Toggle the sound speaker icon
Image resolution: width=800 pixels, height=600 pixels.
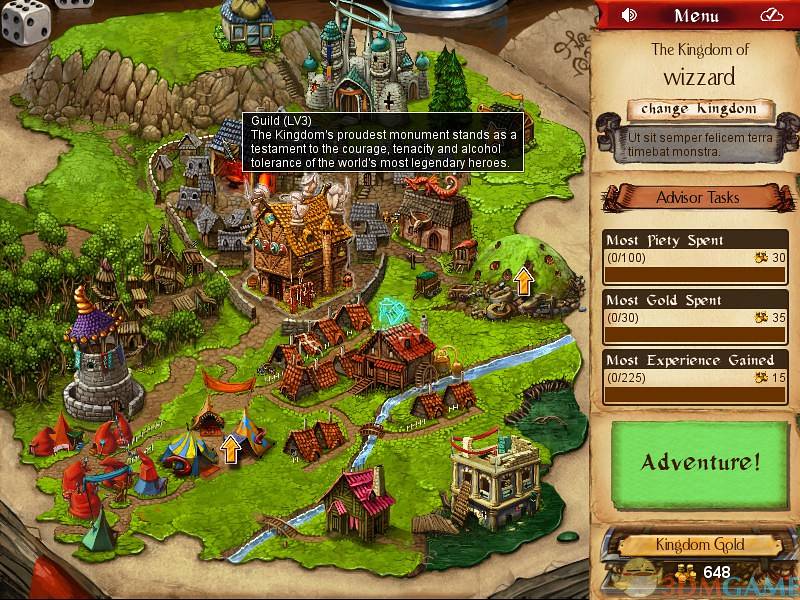pyautogui.click(x=629, y=15)
